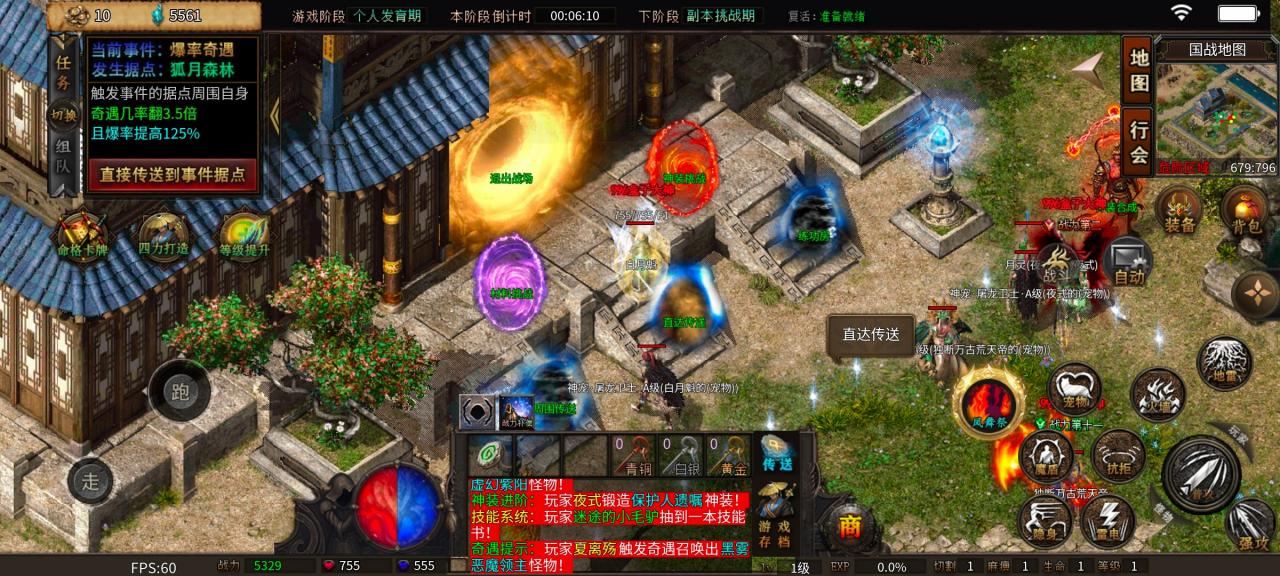Click the blue 传送 teleport stone

[777, 453]
